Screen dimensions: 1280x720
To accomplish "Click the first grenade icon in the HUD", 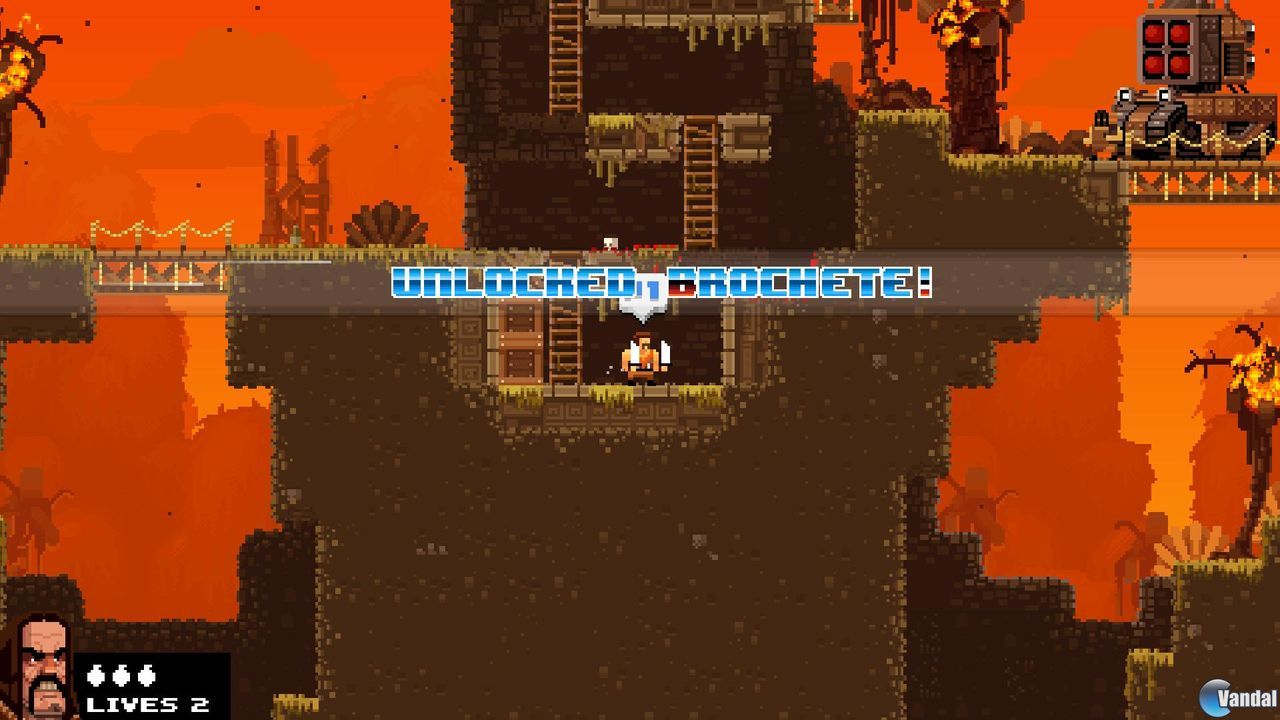I will click(96, 675).
